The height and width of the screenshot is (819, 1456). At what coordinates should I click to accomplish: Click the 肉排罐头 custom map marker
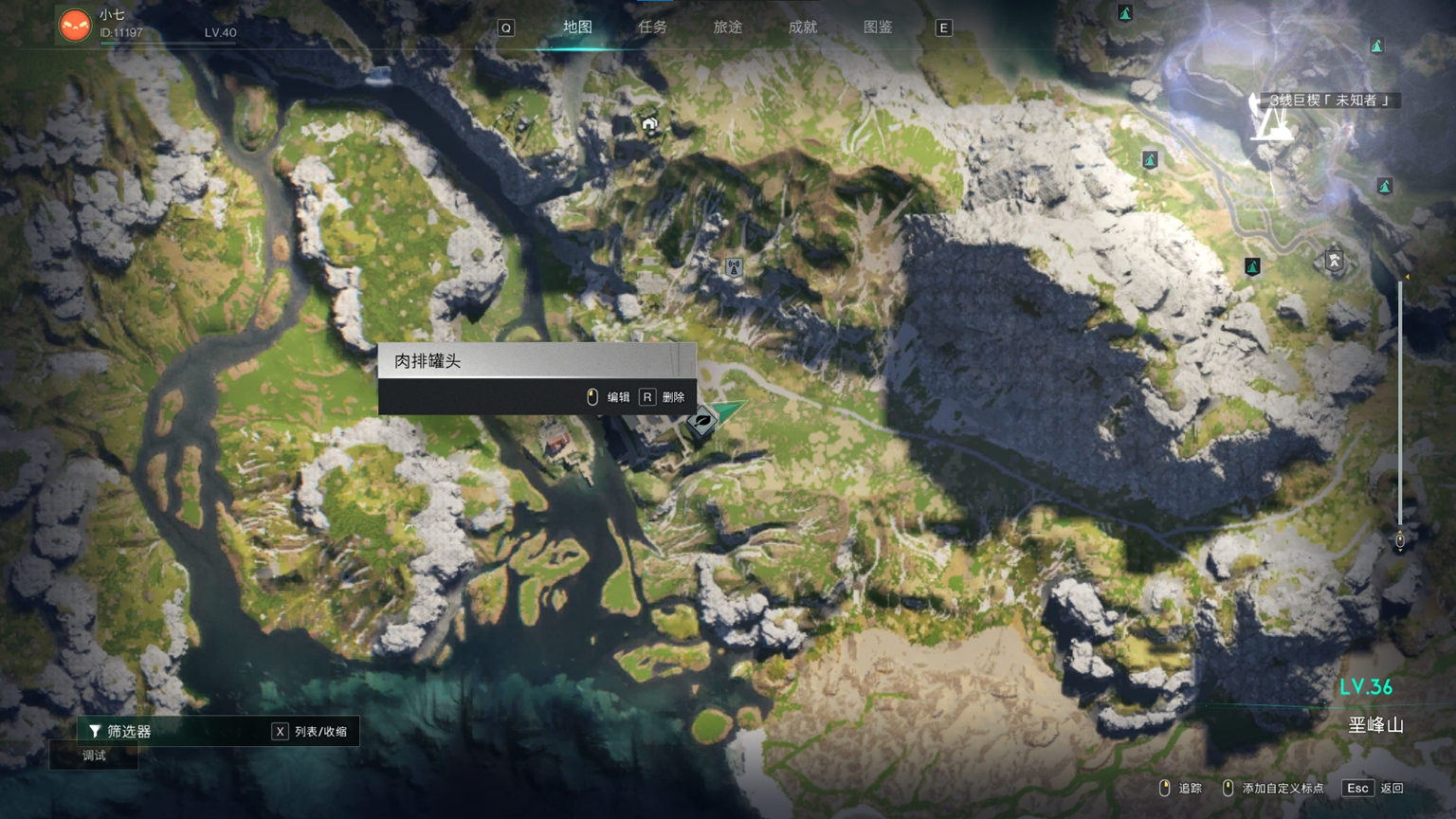(x=702, y=420)
